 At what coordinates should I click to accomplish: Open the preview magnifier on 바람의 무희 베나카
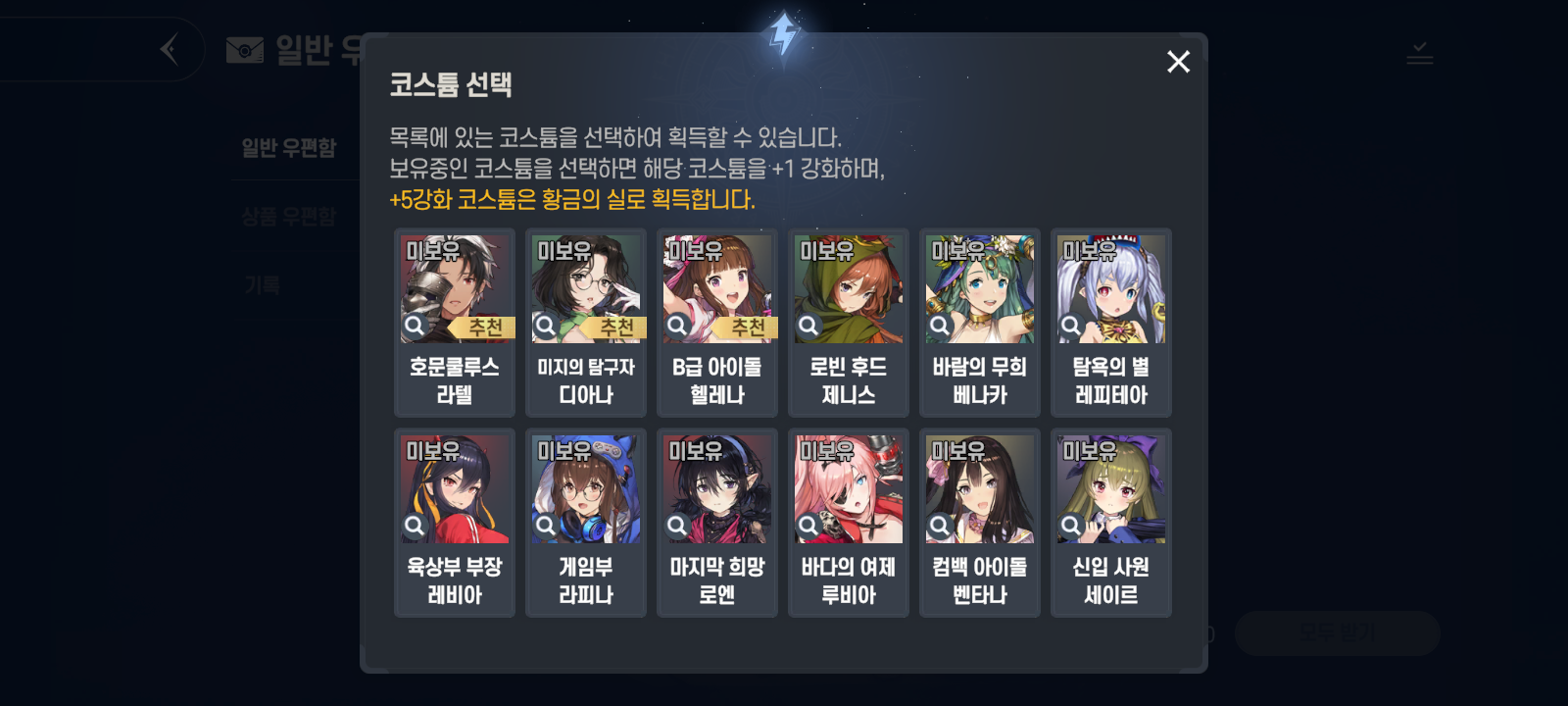[941, 324]
